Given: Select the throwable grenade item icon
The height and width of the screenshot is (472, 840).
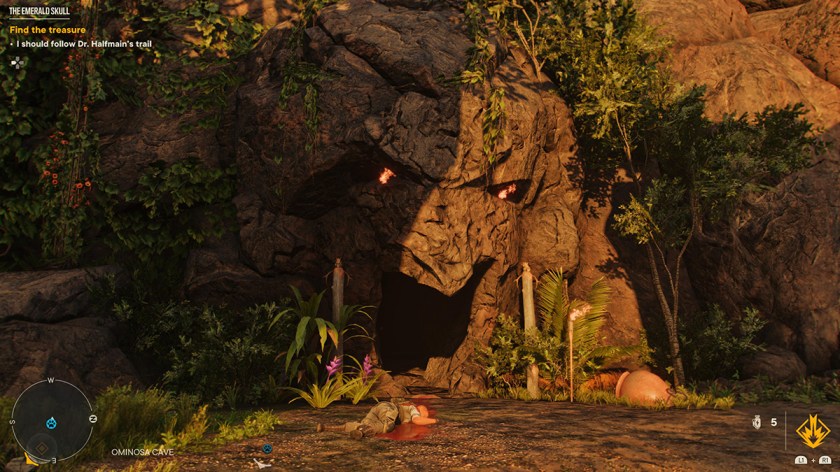Looking at the screenshot, I should (x=758, y=423).
